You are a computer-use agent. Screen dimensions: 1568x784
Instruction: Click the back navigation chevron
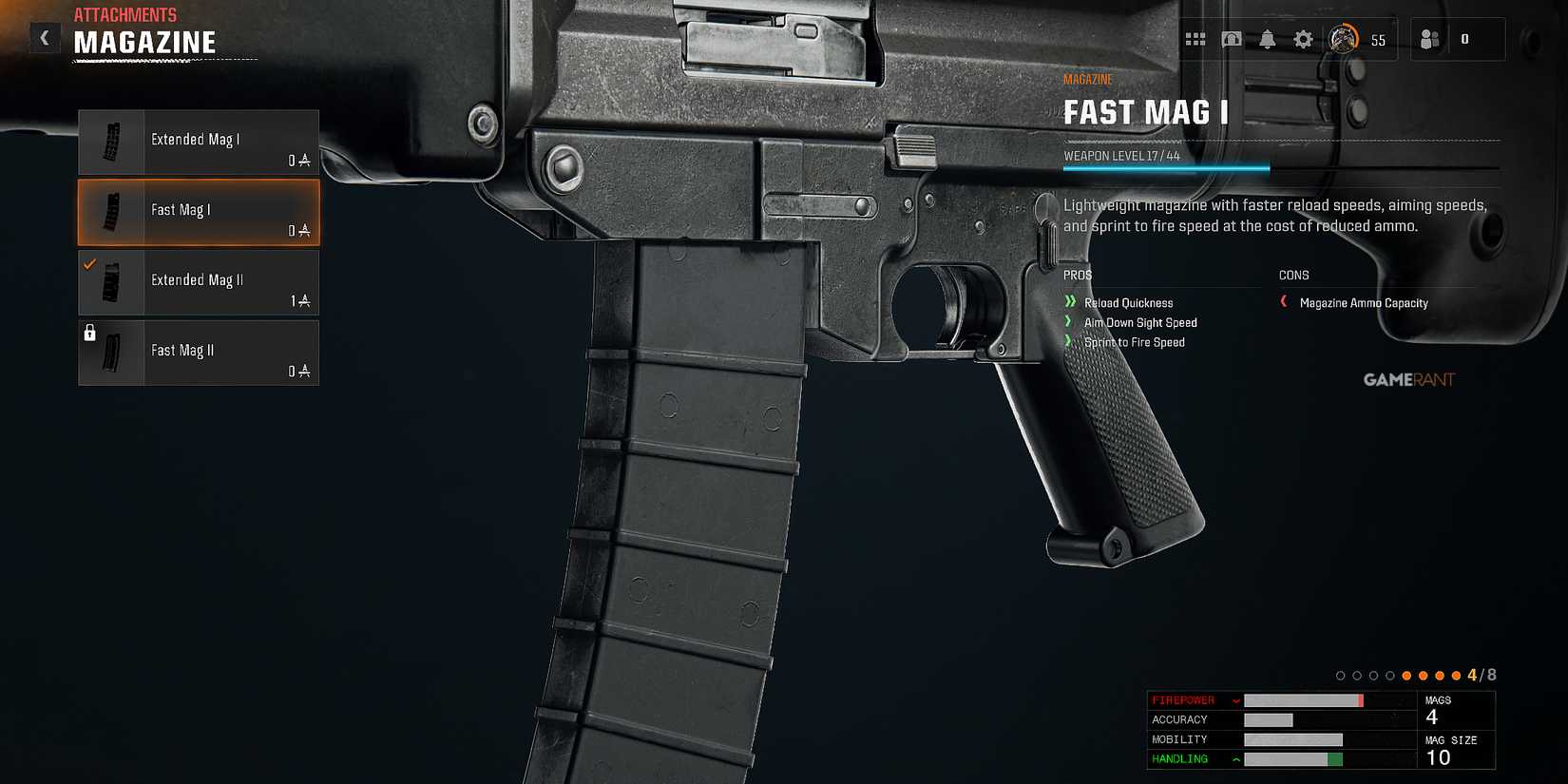(44, 37)
